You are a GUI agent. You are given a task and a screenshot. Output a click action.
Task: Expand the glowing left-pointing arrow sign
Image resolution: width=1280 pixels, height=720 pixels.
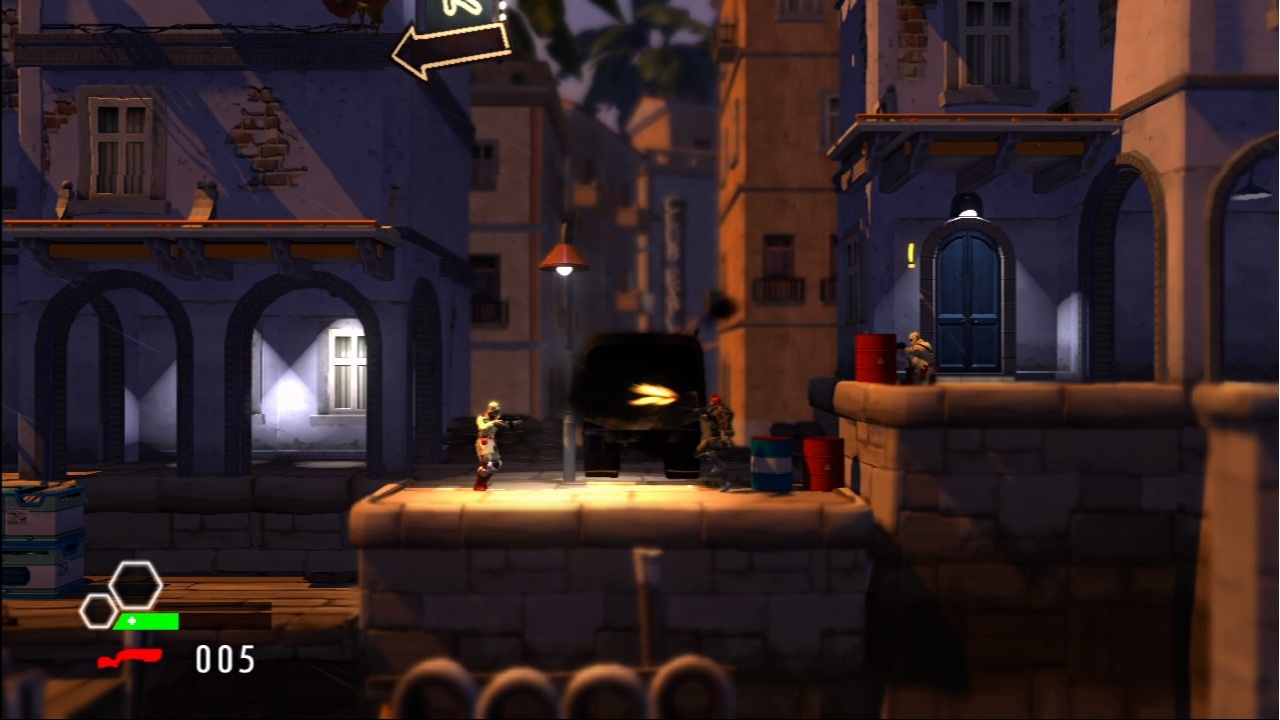[450, 48]
